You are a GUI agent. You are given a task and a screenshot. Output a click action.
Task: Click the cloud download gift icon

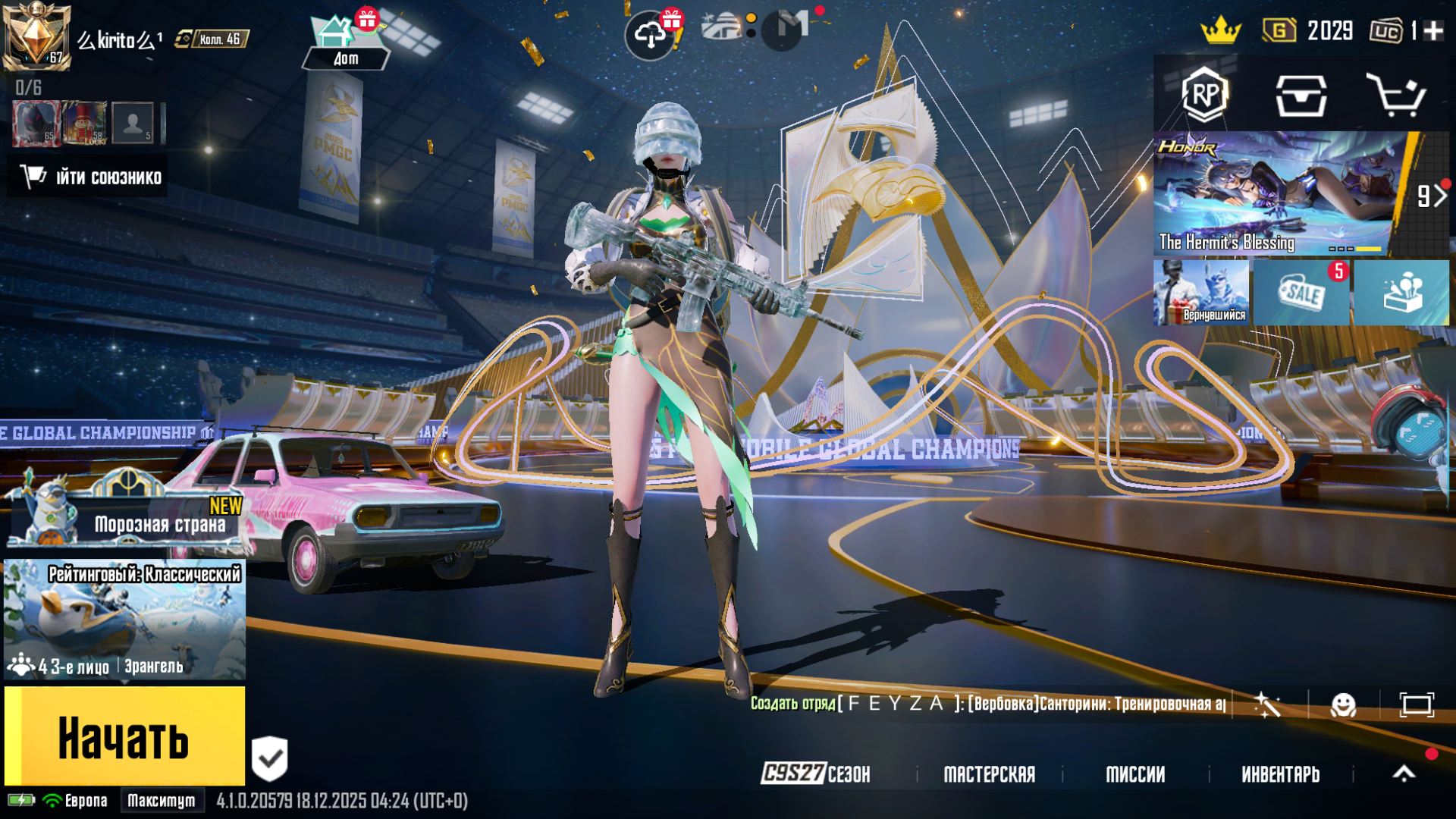point(651,35)
